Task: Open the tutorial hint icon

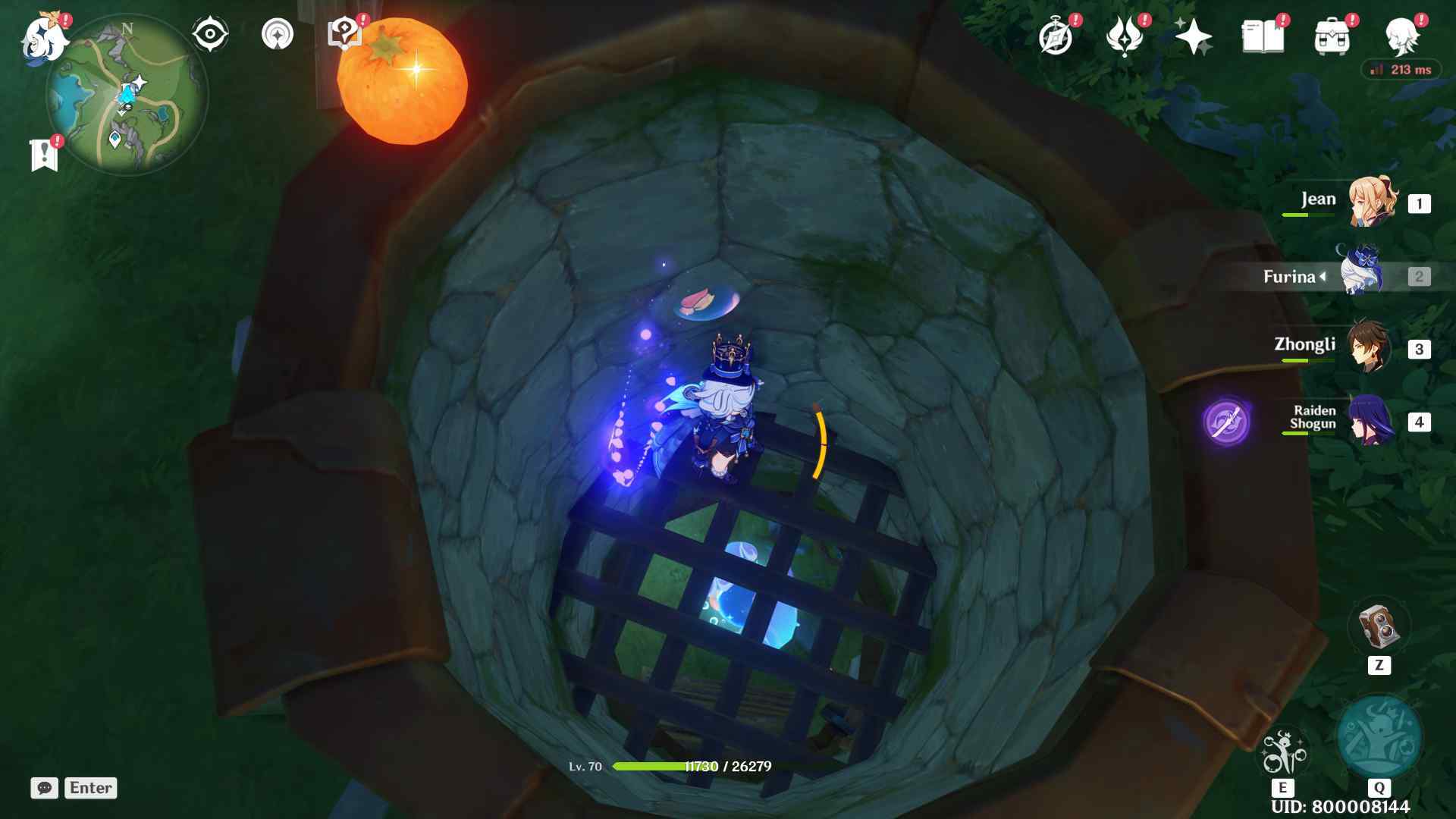Action: pyautogui.click(x=344, y=33)
